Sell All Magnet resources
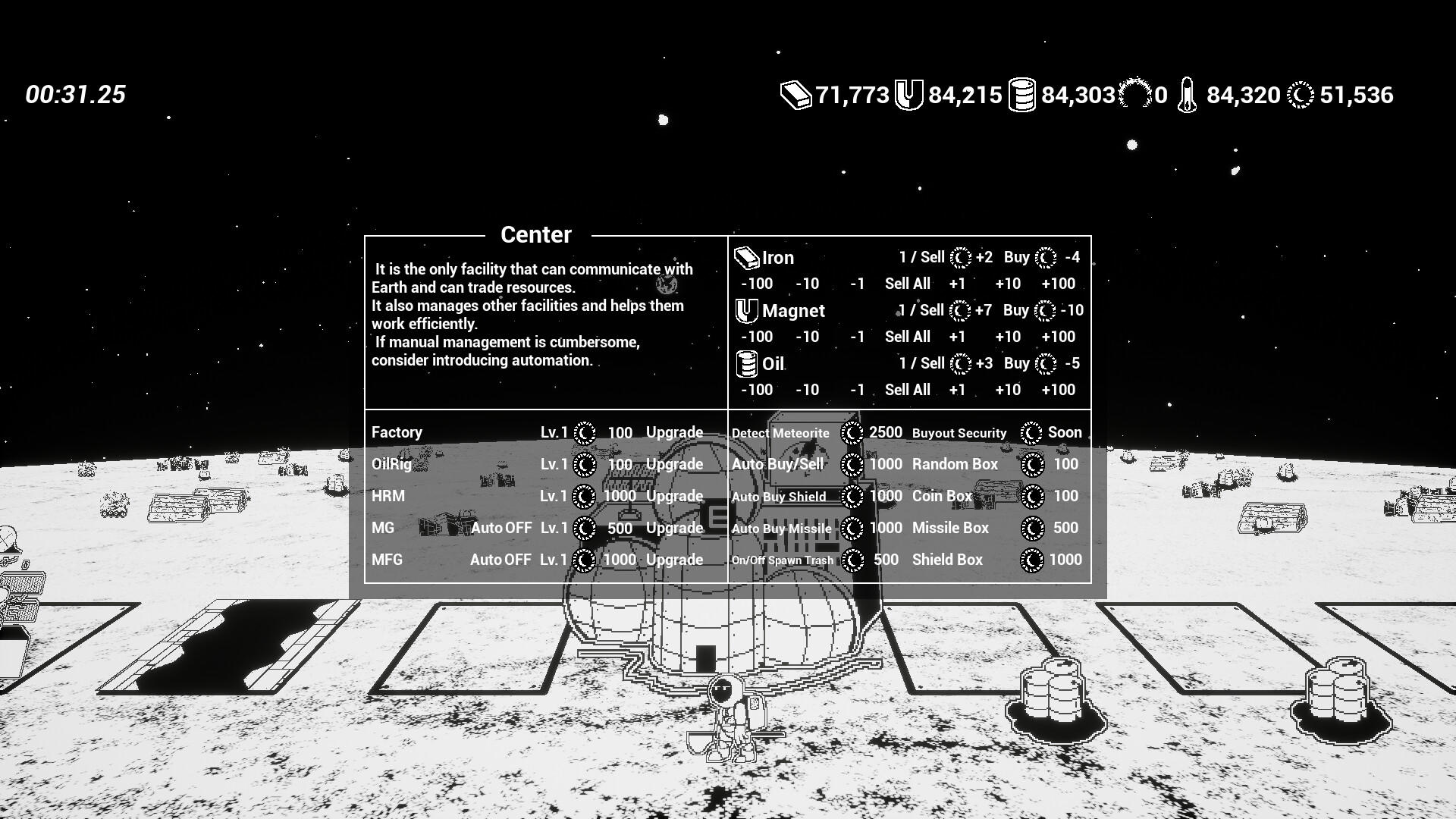The width and height of the screenshot is (1456, 819). coord(908,337)
